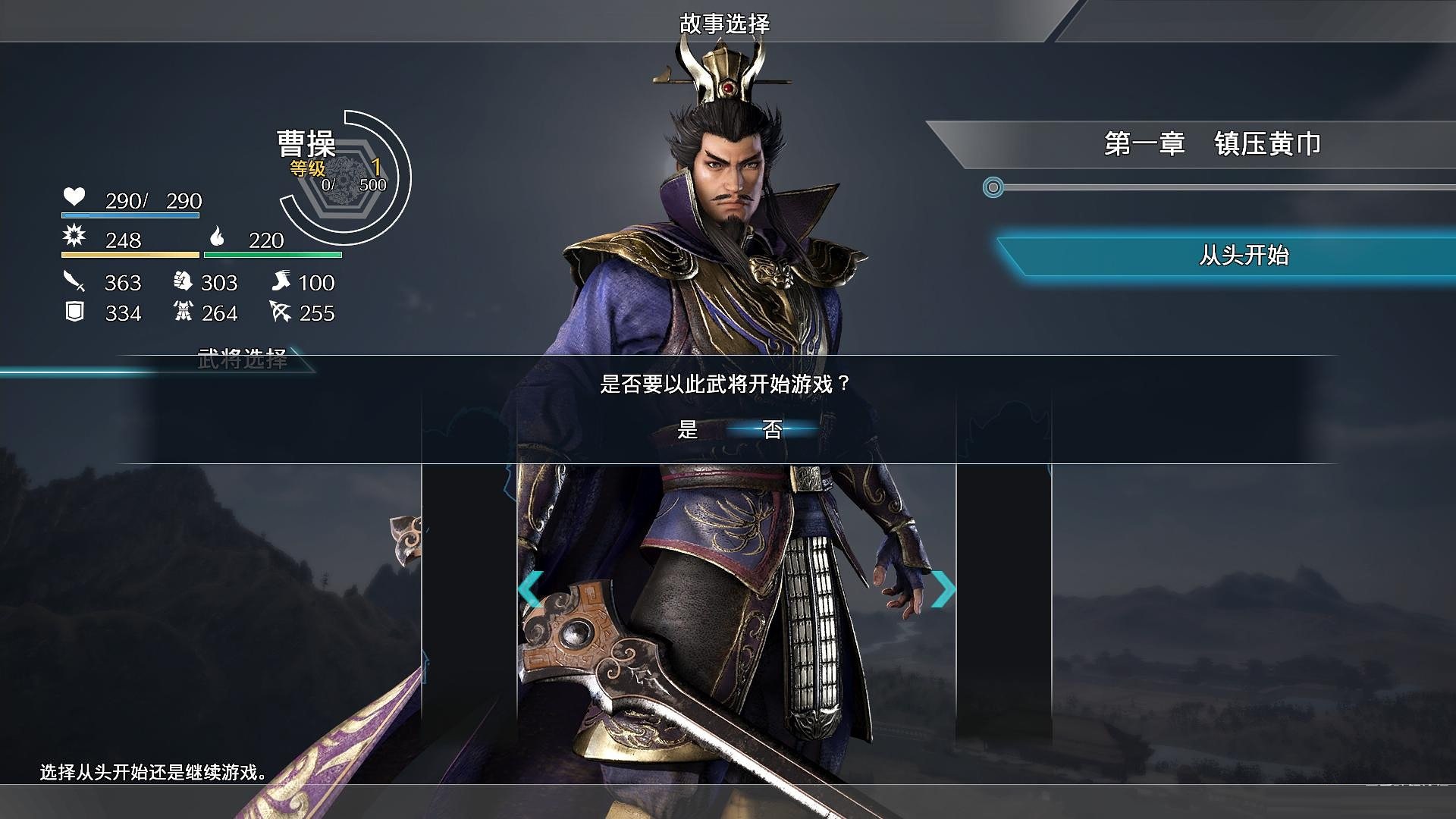1456x819 pixels.
Task: Select 是 to confirm starting with this officer
Action: [x=688, y=428]
